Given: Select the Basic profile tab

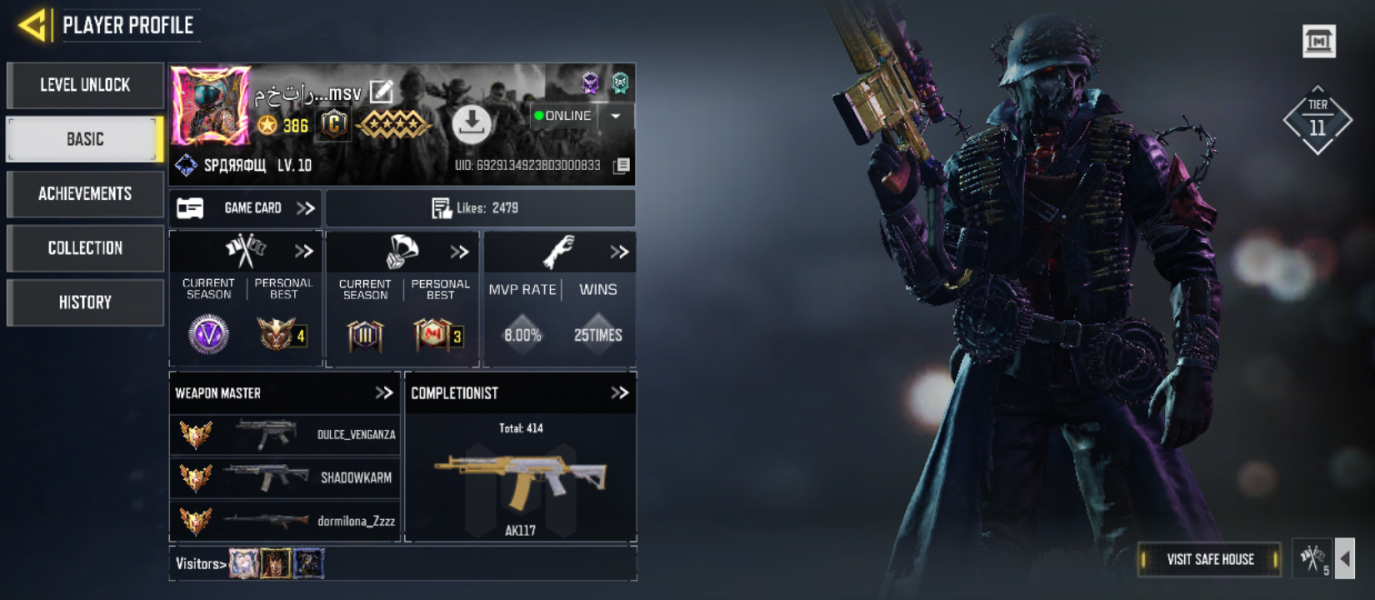Looking at the screenshot, I should pos(85,140).
